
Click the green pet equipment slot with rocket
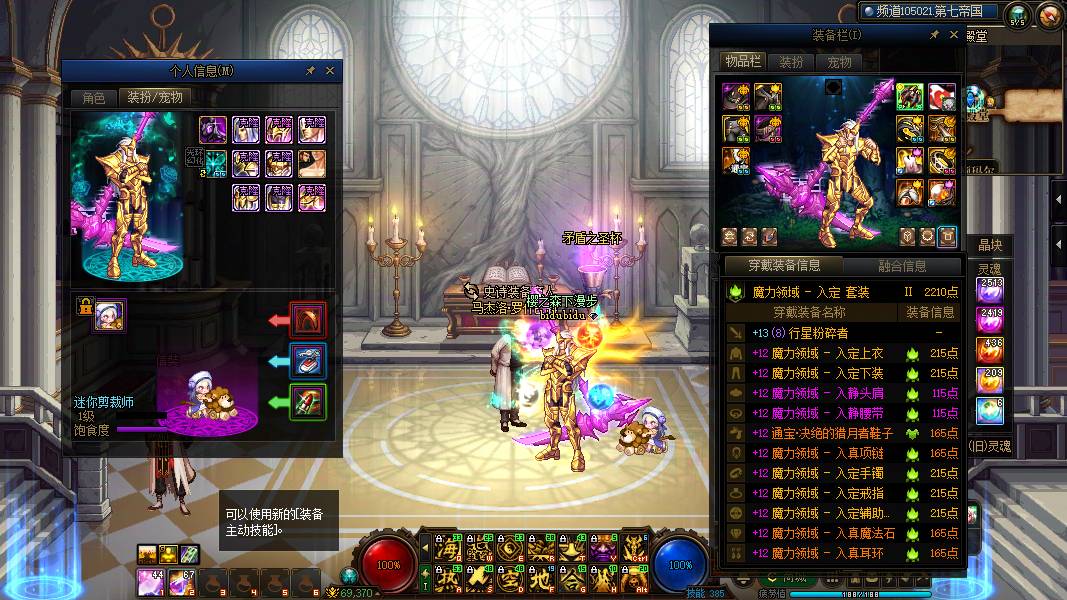(307, 402)
